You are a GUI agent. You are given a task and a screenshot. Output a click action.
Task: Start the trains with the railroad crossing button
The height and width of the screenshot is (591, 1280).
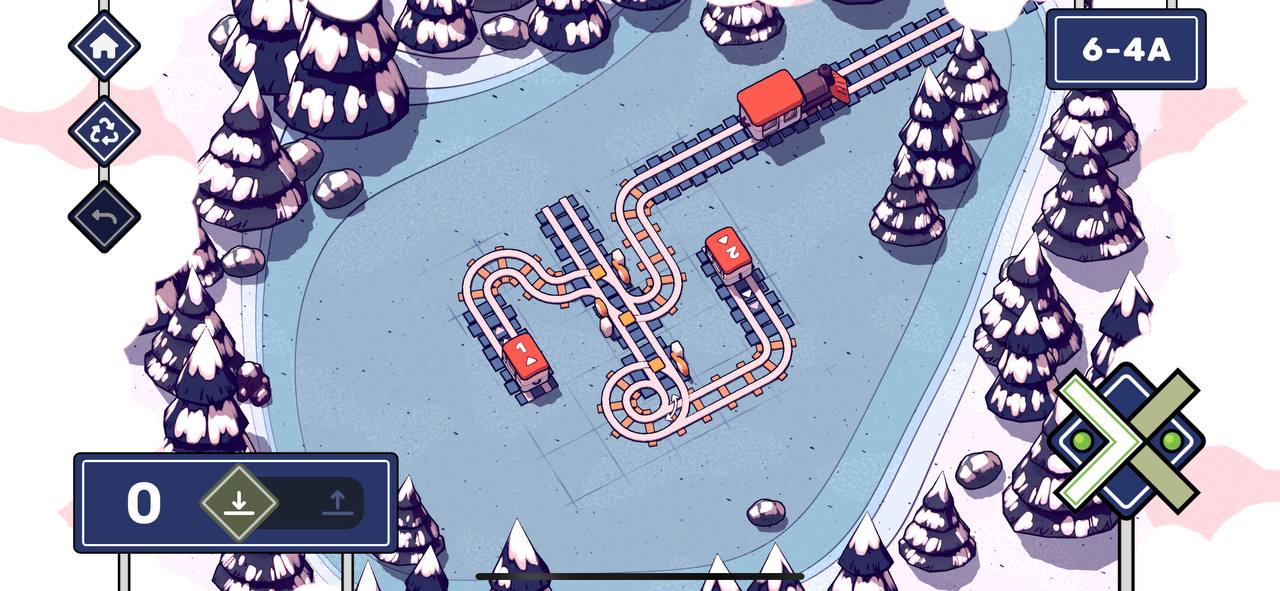tap(1127, 441)
